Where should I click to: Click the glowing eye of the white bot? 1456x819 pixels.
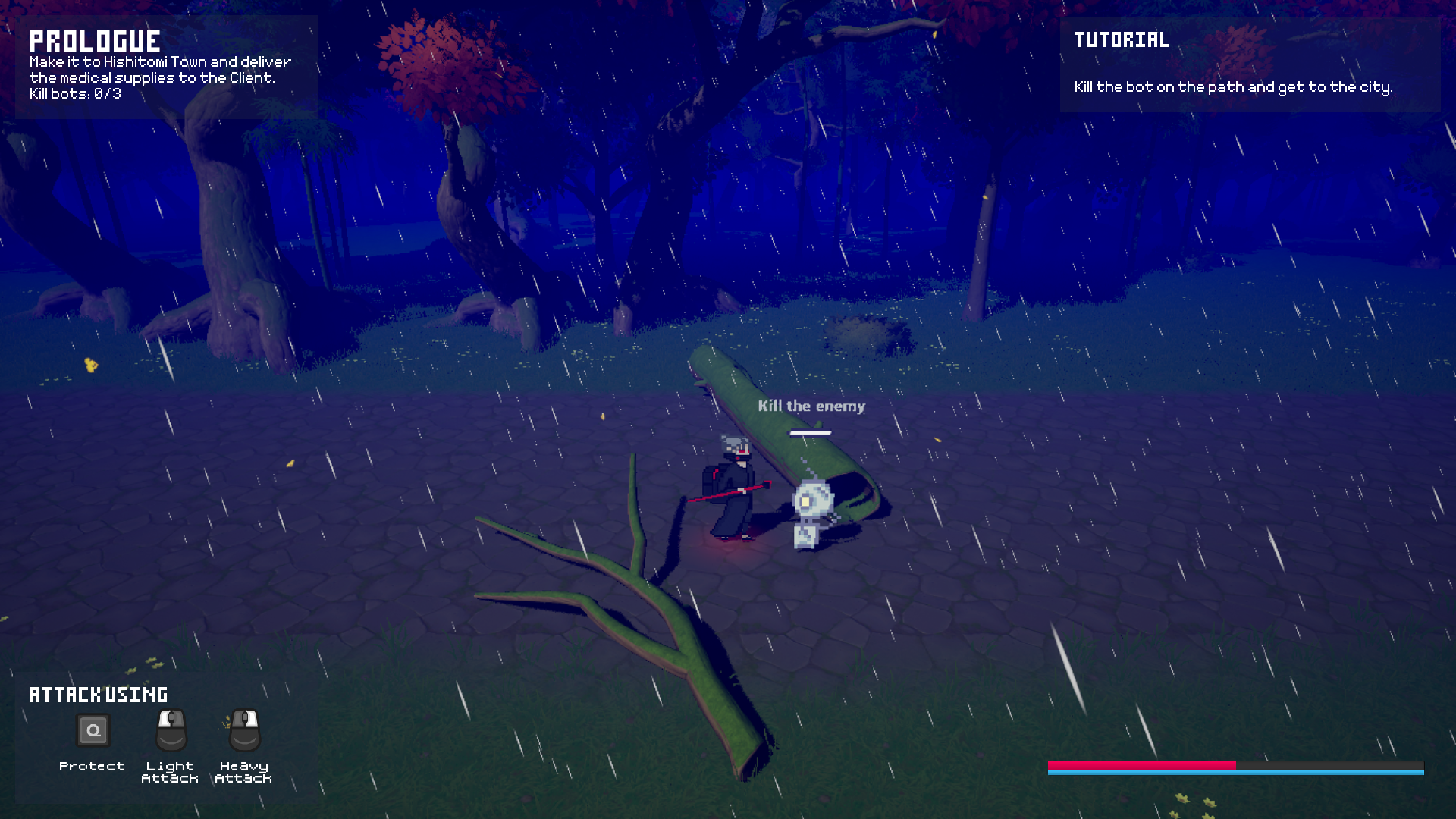click(805, 501)
